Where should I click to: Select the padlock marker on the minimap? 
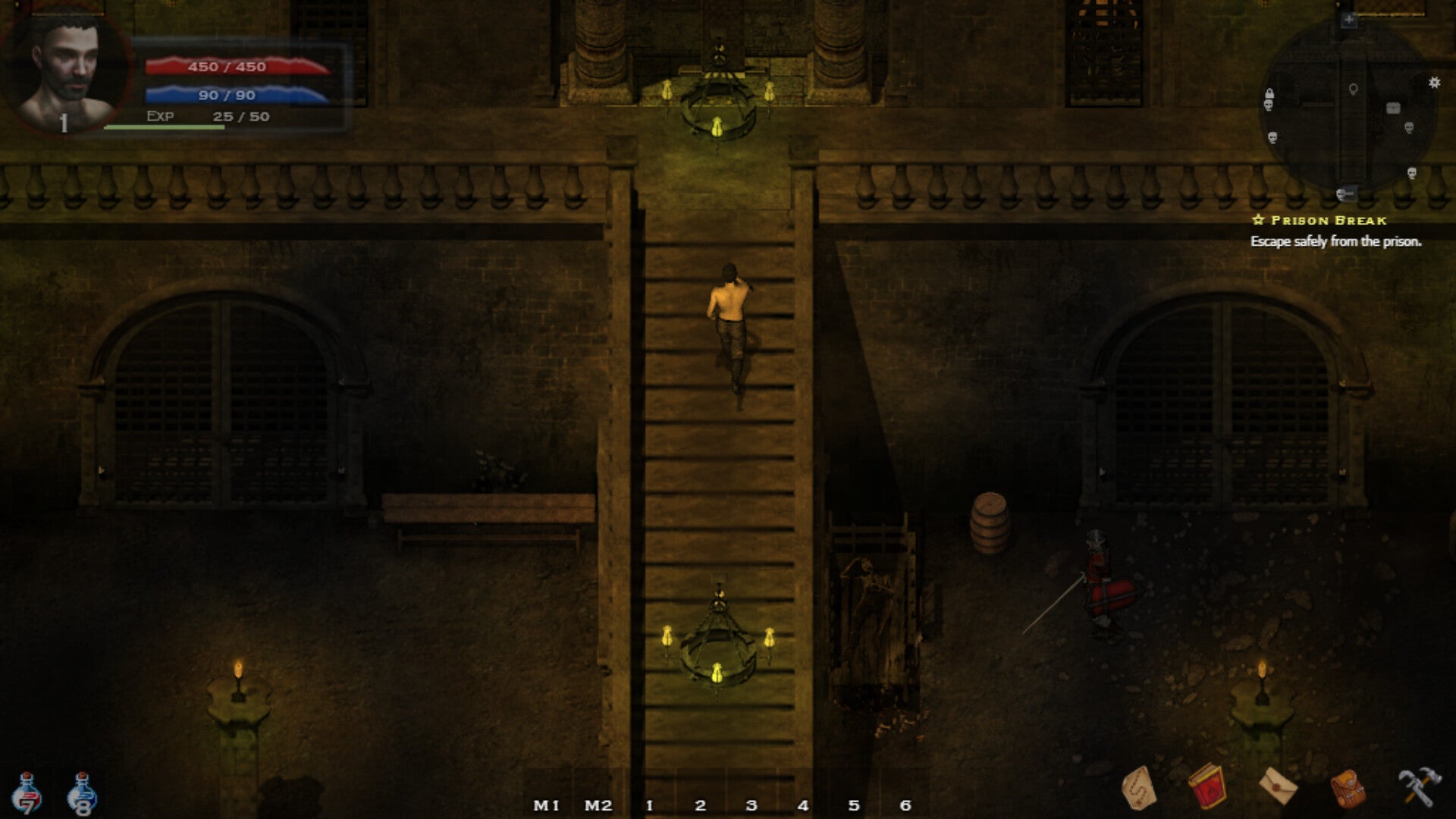[x=1269, y=94]
